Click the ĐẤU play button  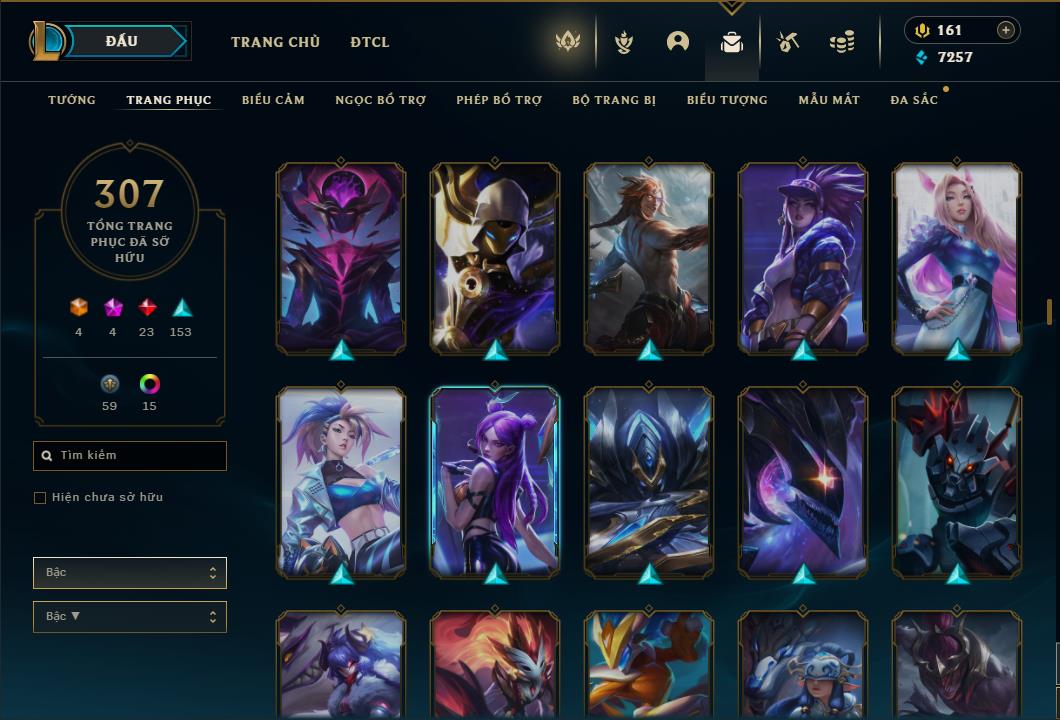[122, 41]
